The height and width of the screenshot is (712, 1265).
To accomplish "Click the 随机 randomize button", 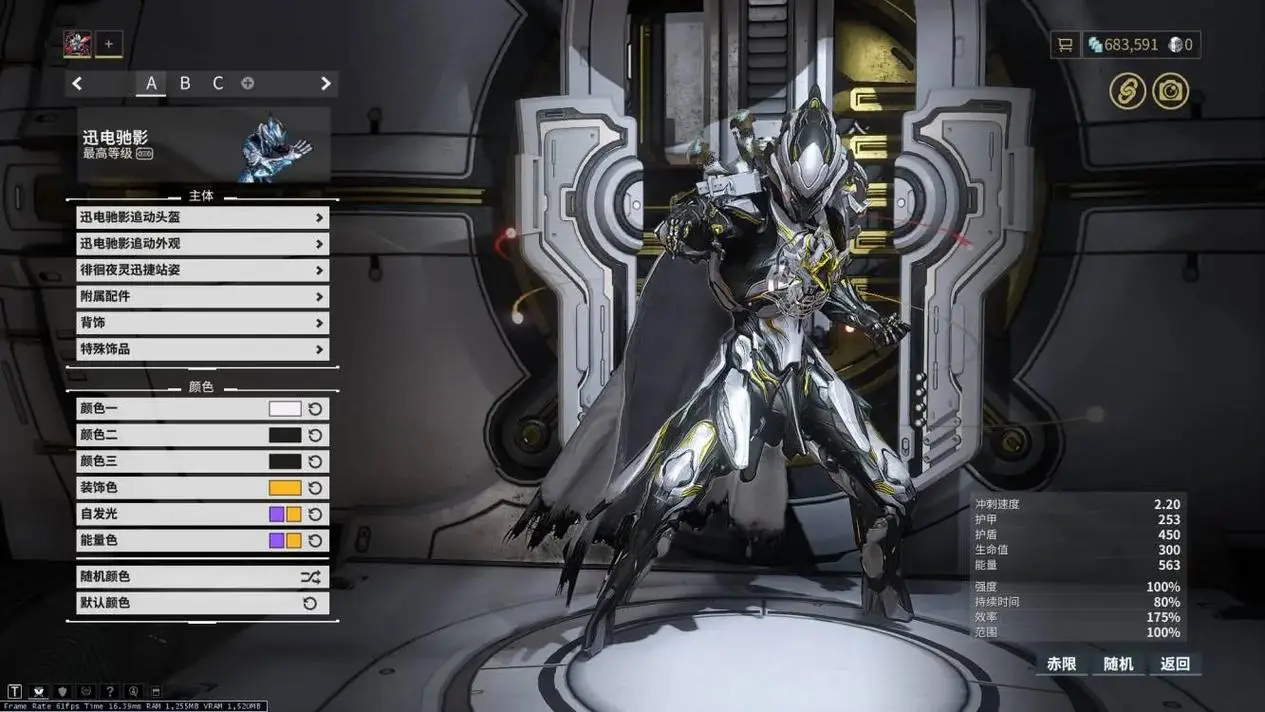I will (1118, 664).
